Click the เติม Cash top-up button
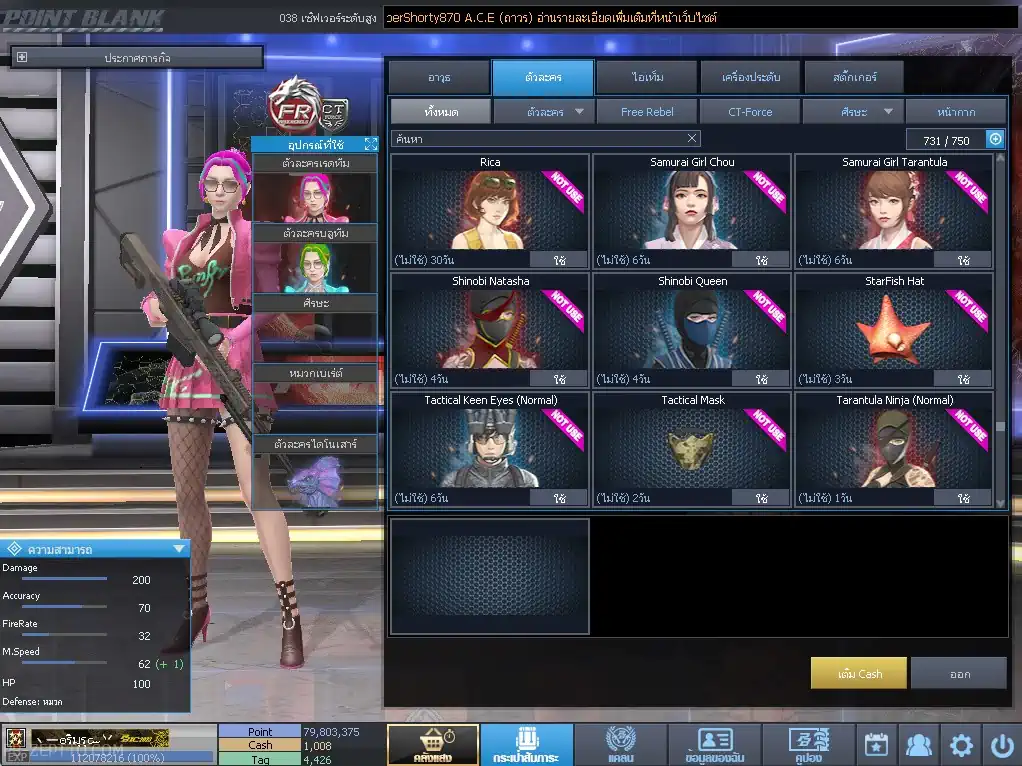The height and width of the screenshot is (766, 1022). click(859, 674)
